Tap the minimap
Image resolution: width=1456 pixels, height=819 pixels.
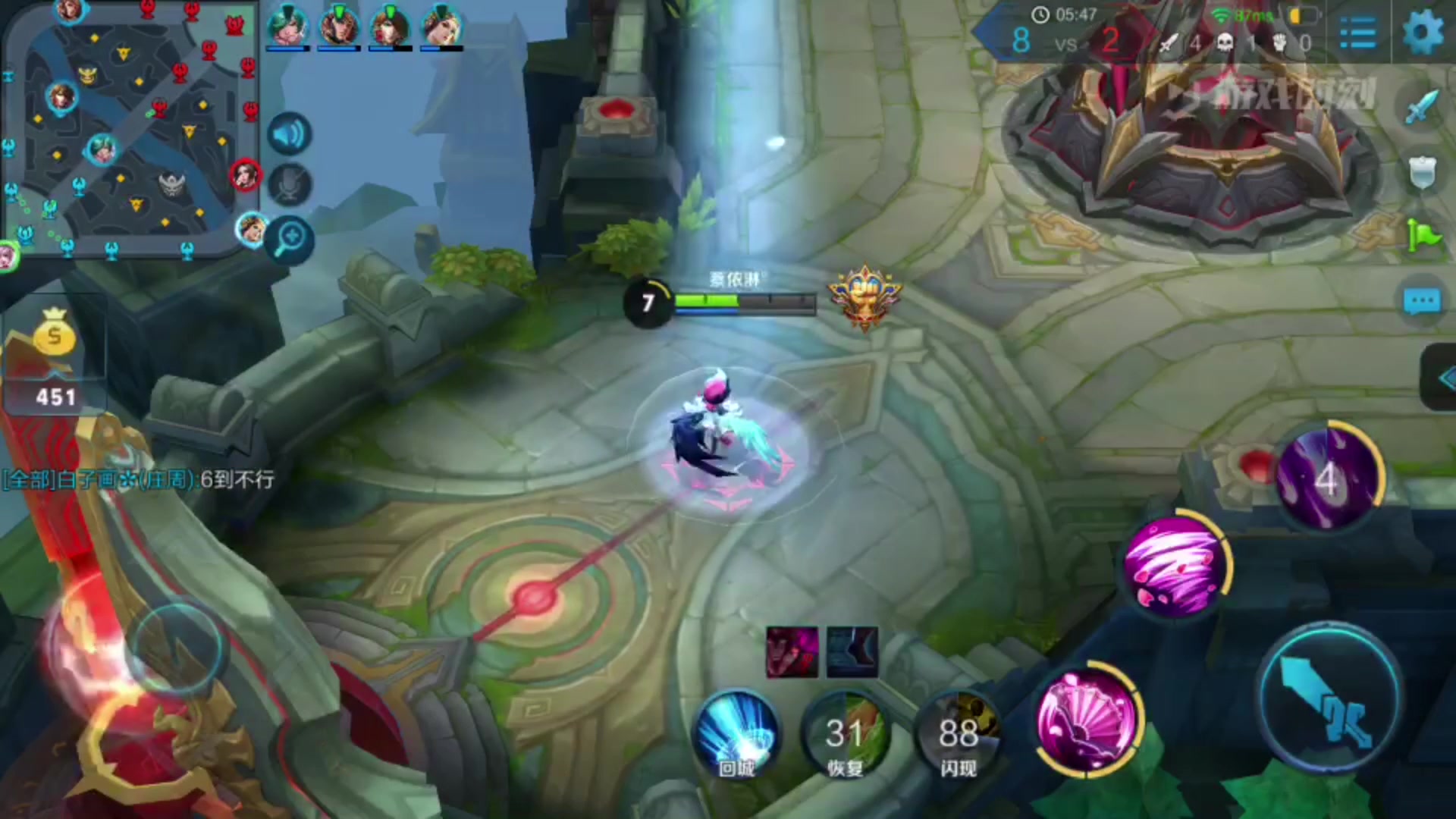pos(129,129)
